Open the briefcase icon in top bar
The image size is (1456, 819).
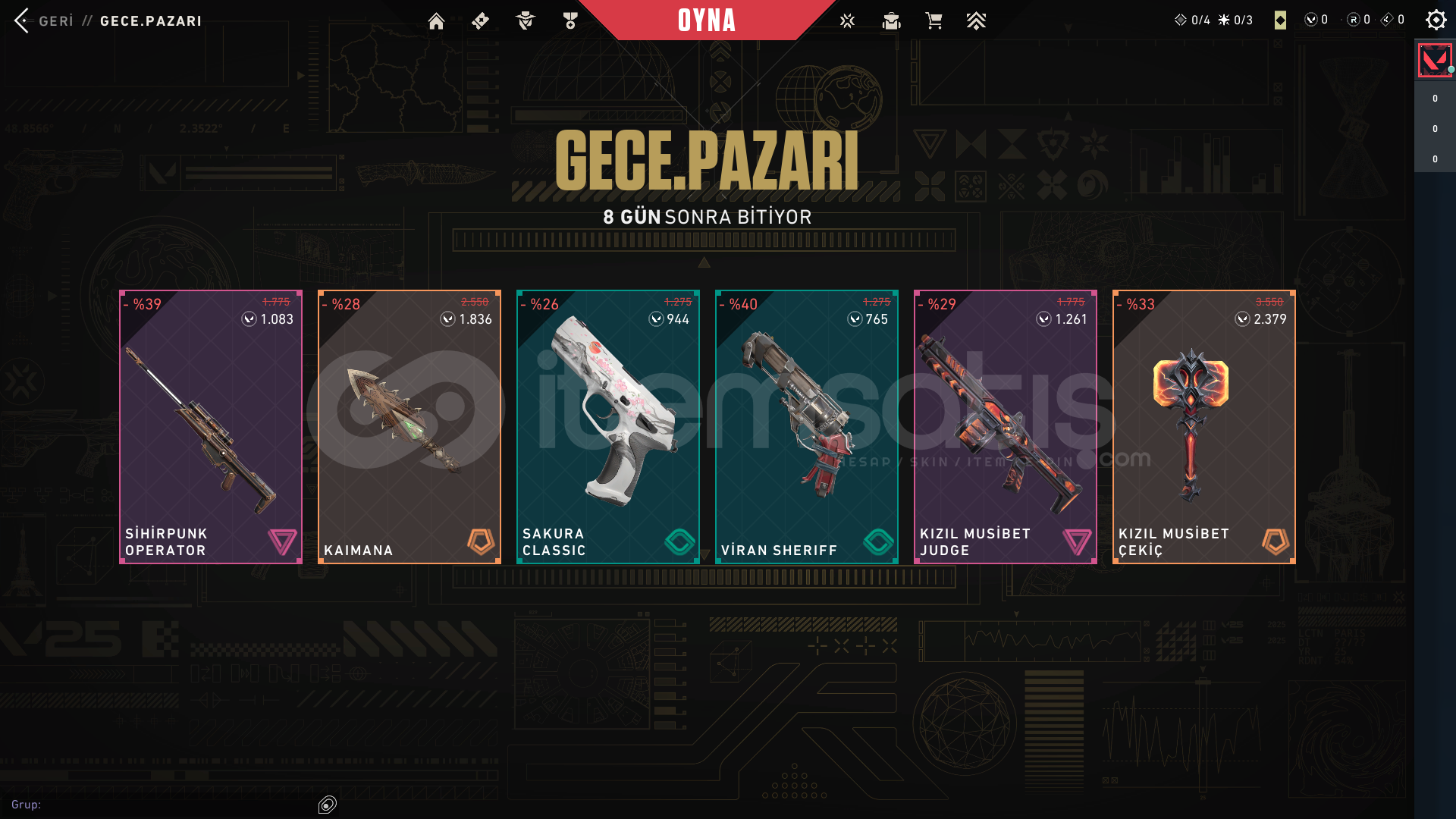[891, 21]
